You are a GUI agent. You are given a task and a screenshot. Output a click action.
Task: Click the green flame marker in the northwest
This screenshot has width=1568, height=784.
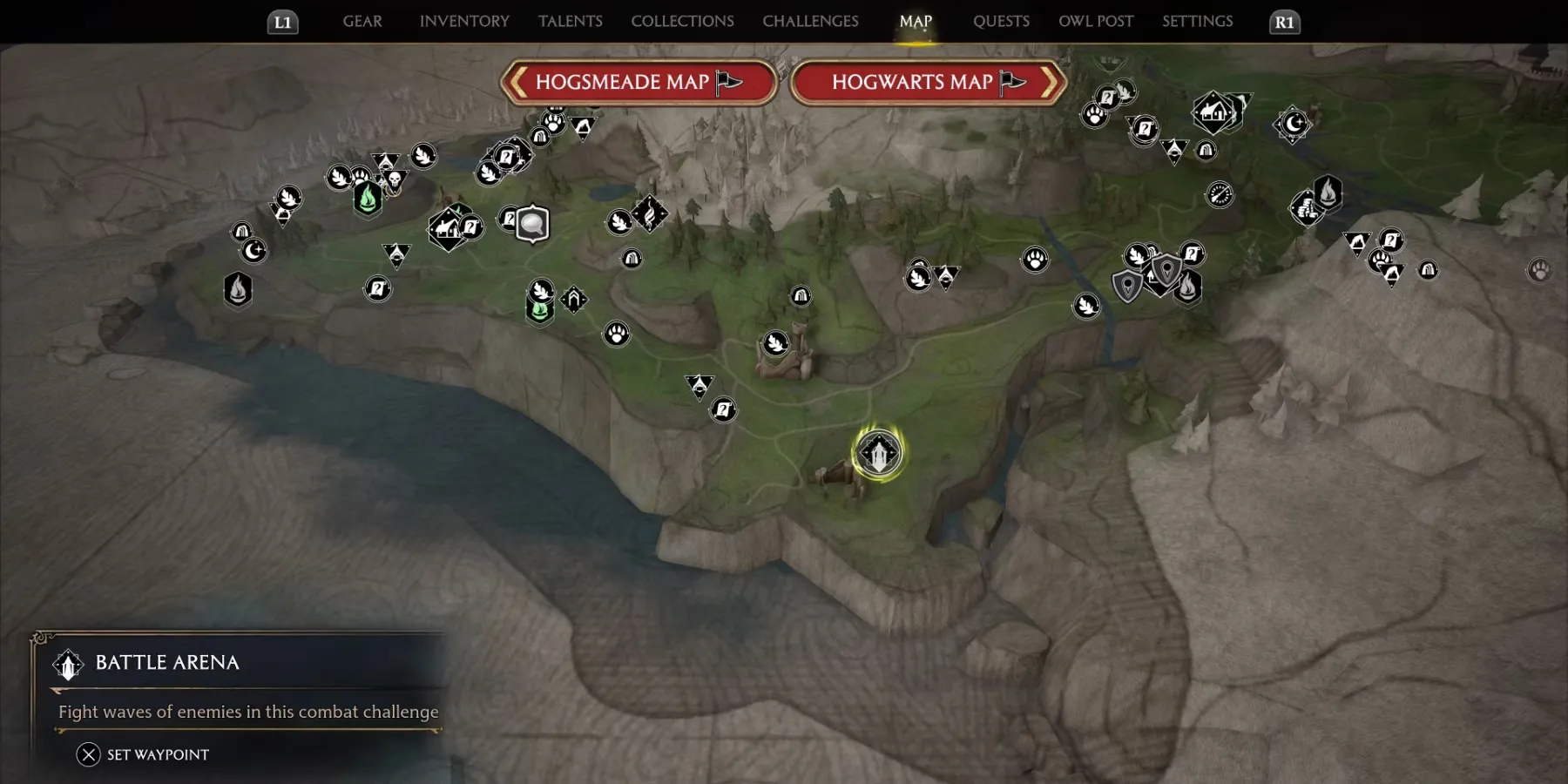pos(368,199)
